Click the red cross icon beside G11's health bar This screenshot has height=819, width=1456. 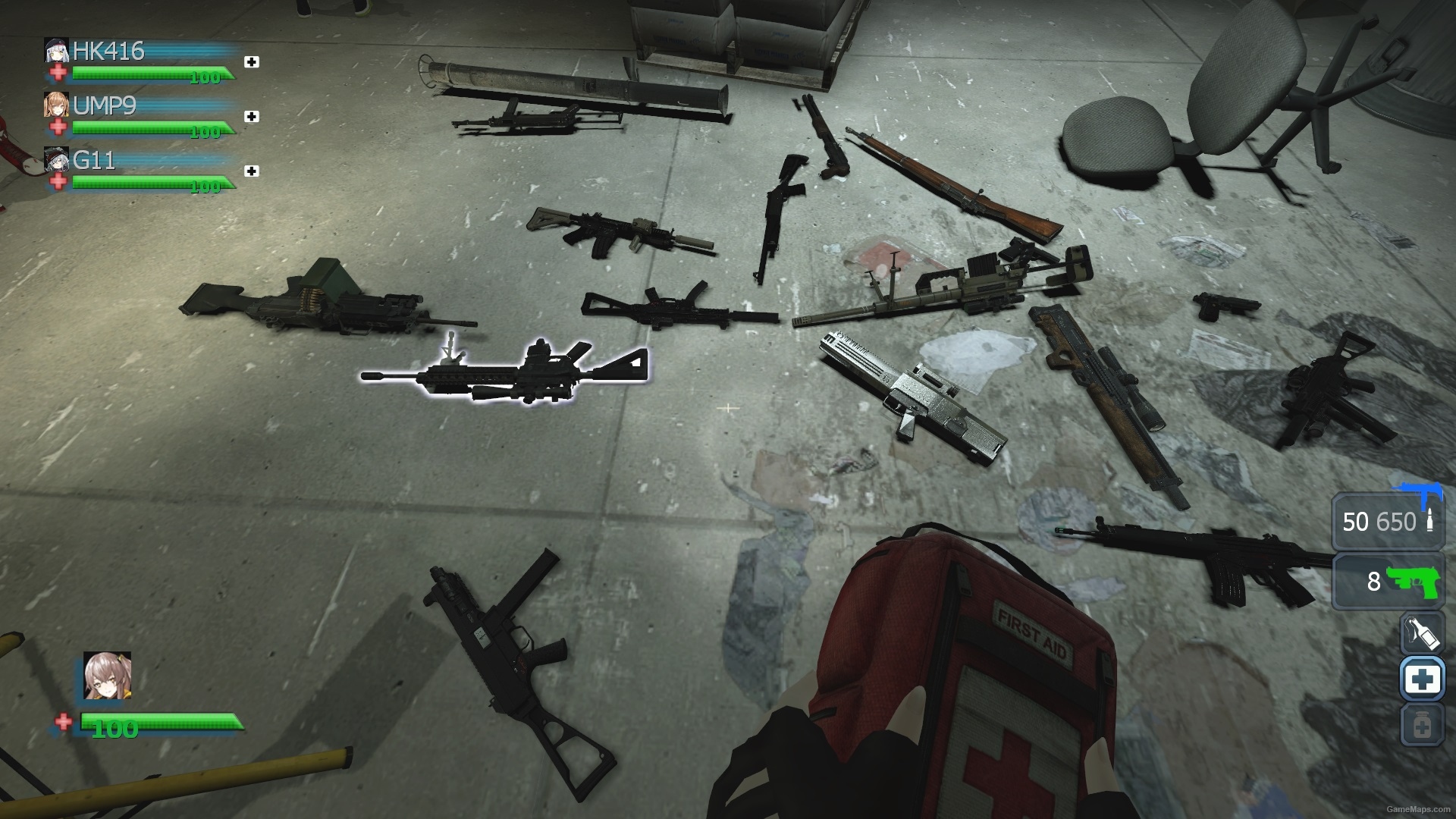(x=59, y=184)
